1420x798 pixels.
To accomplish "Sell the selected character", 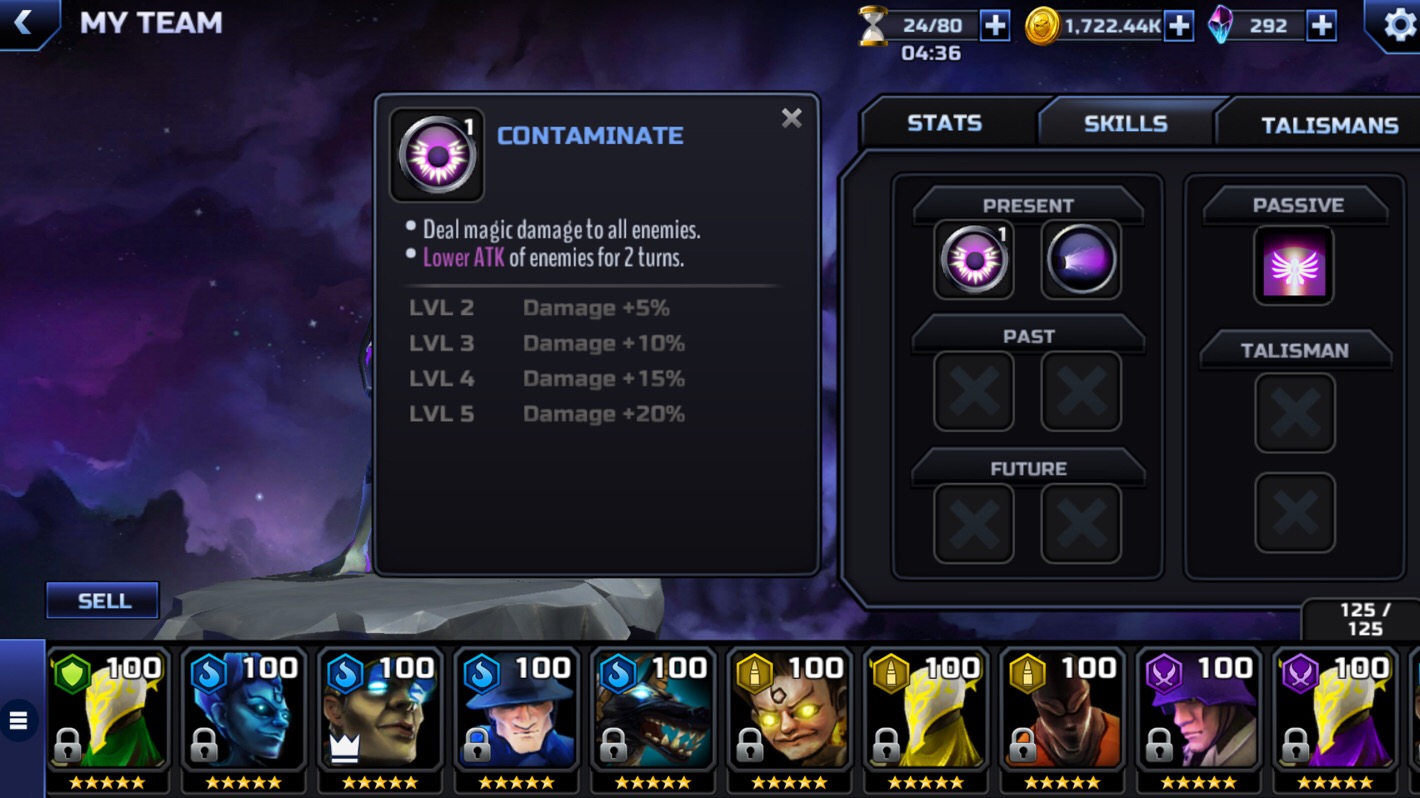I will pos(103,600).
